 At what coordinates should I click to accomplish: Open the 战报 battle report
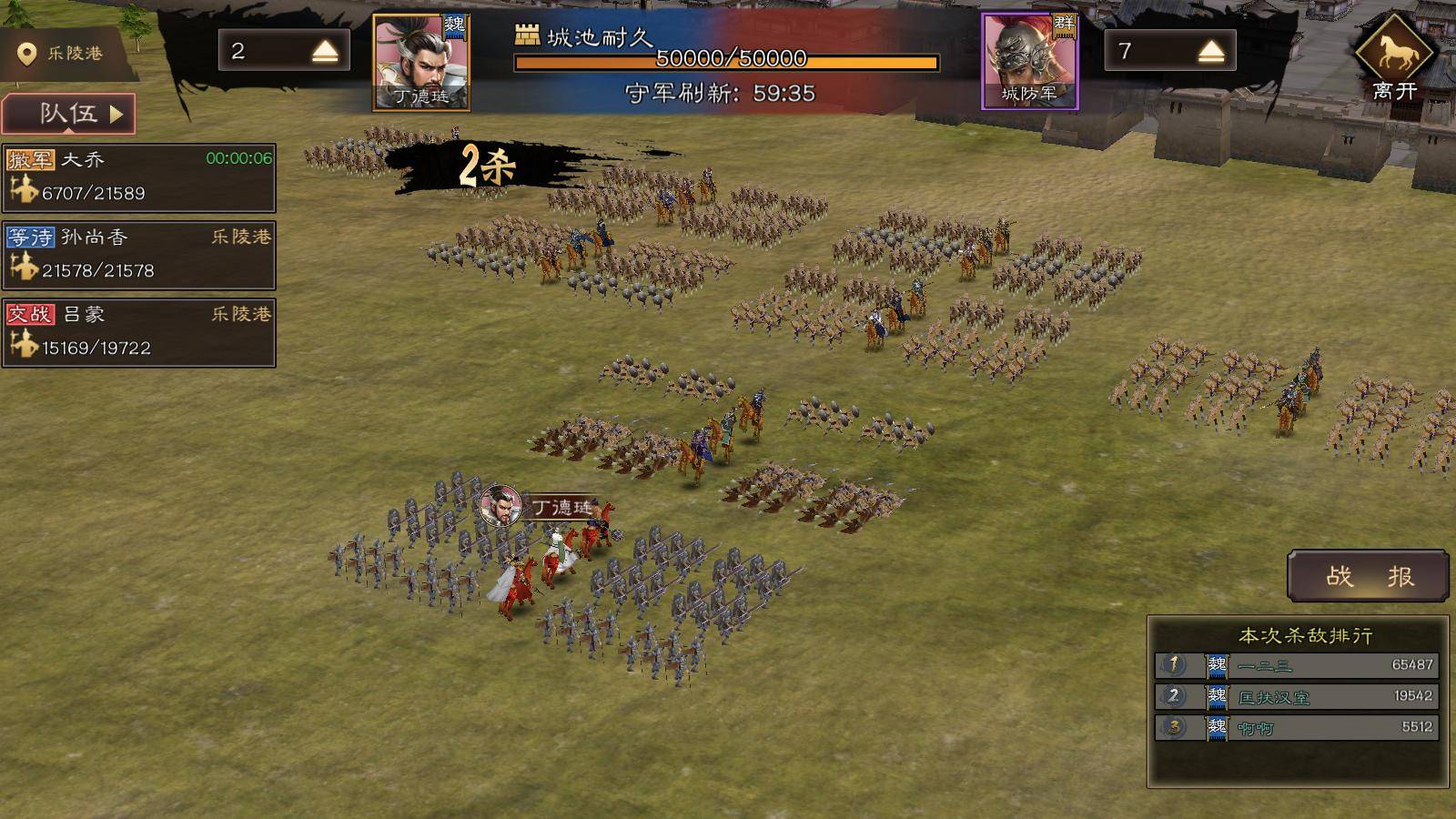click(x=1368, y=576)
